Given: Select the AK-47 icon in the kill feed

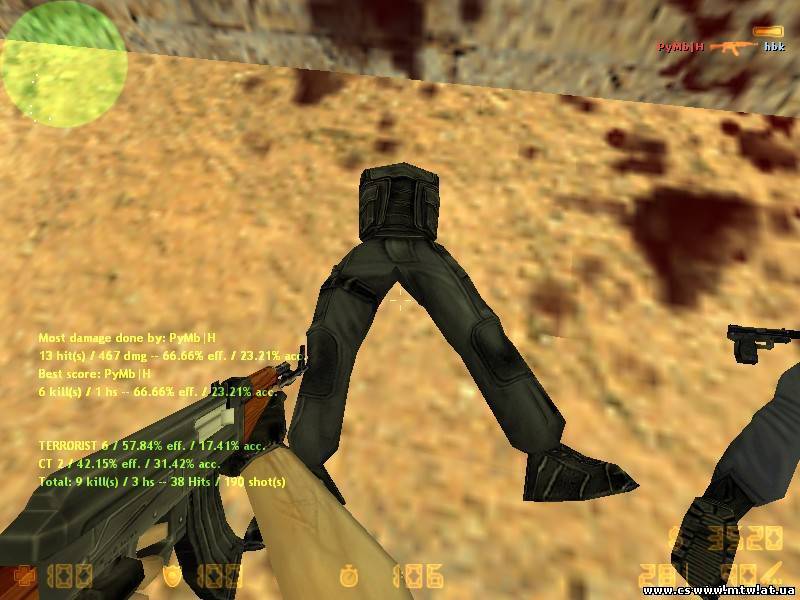Looking at the screenshot, I should pos(733,46).
